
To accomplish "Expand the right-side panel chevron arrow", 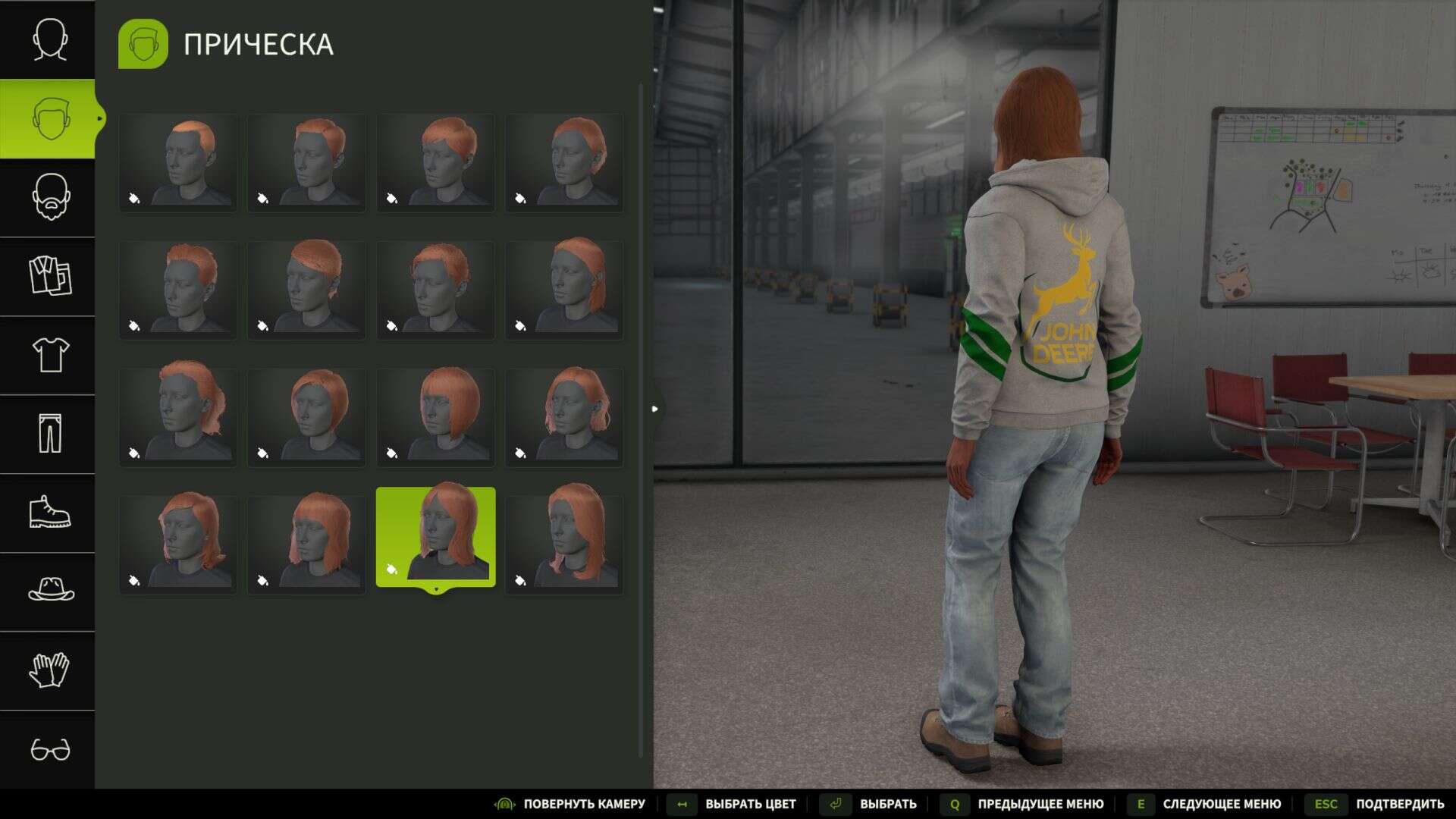I will 654,407.
